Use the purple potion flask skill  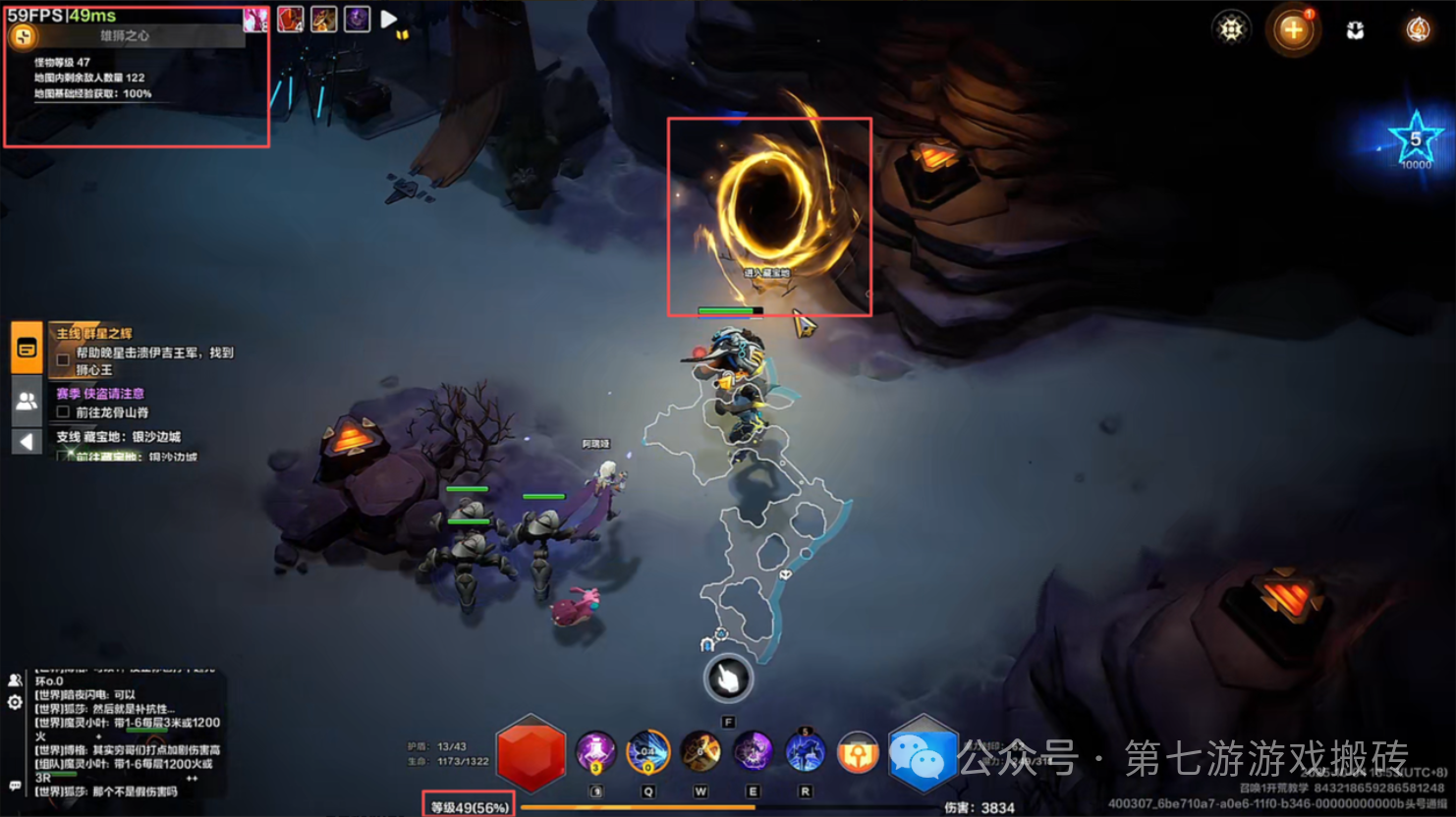[x=595, y=753]
